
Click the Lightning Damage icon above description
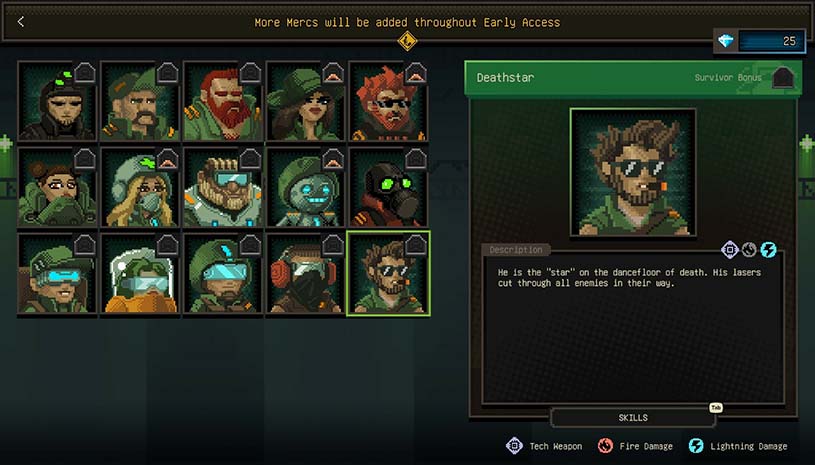pyautogui.click(x=768, y=249)
